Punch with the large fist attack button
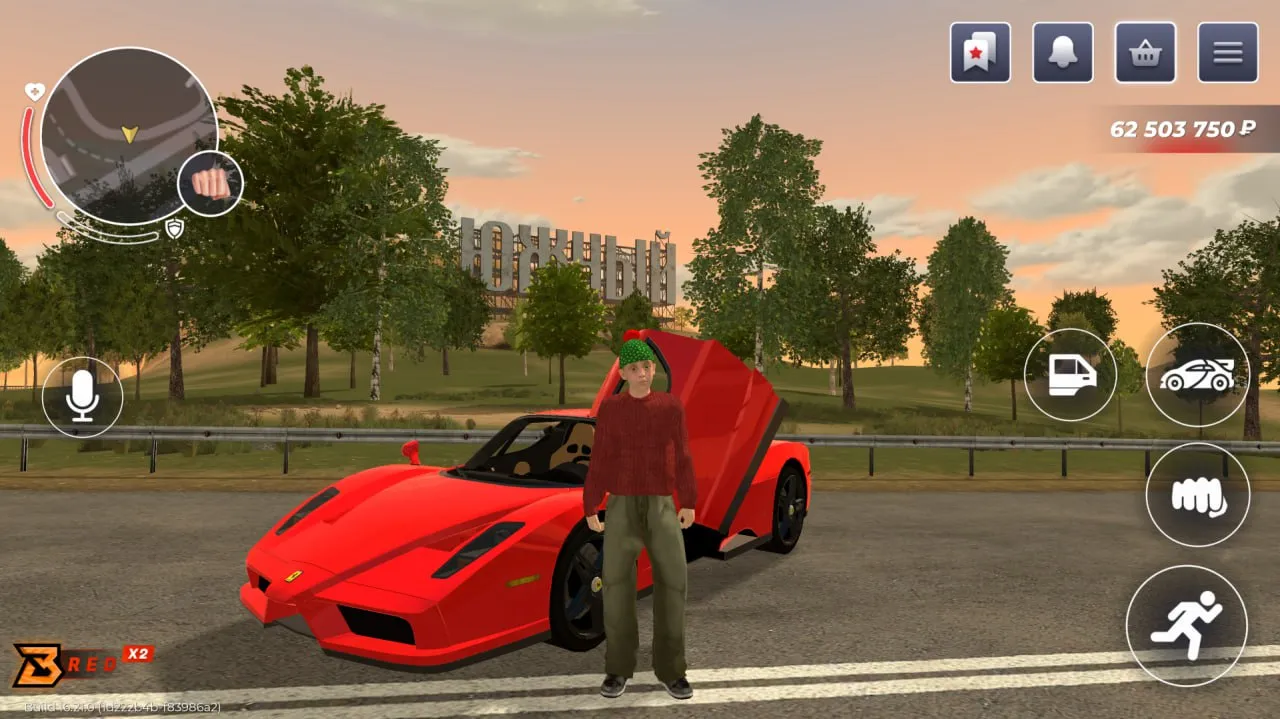This screenshot has height=719, width=1280. click(x=1197, y=495)
